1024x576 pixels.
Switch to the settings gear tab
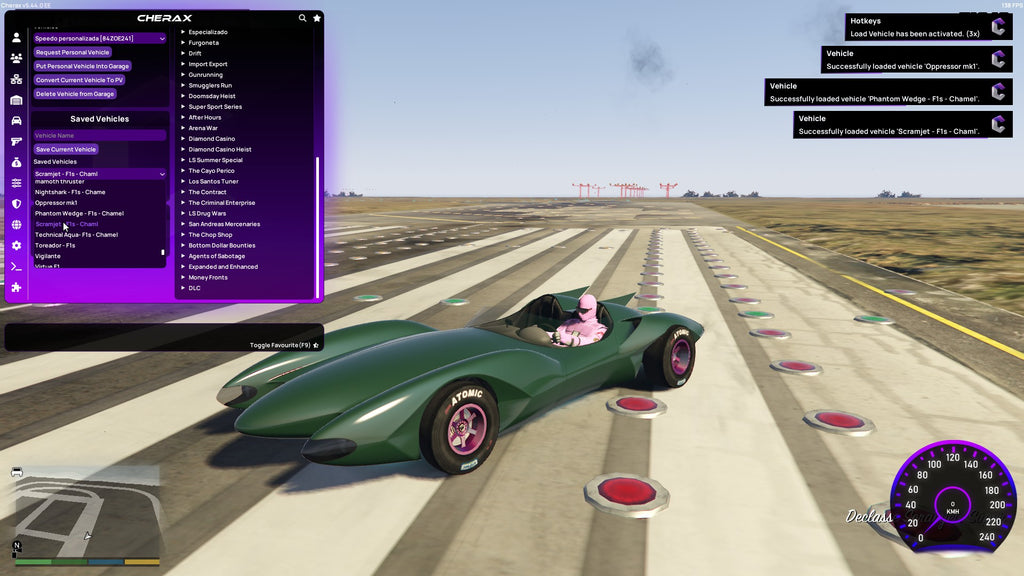pos(16,246)
